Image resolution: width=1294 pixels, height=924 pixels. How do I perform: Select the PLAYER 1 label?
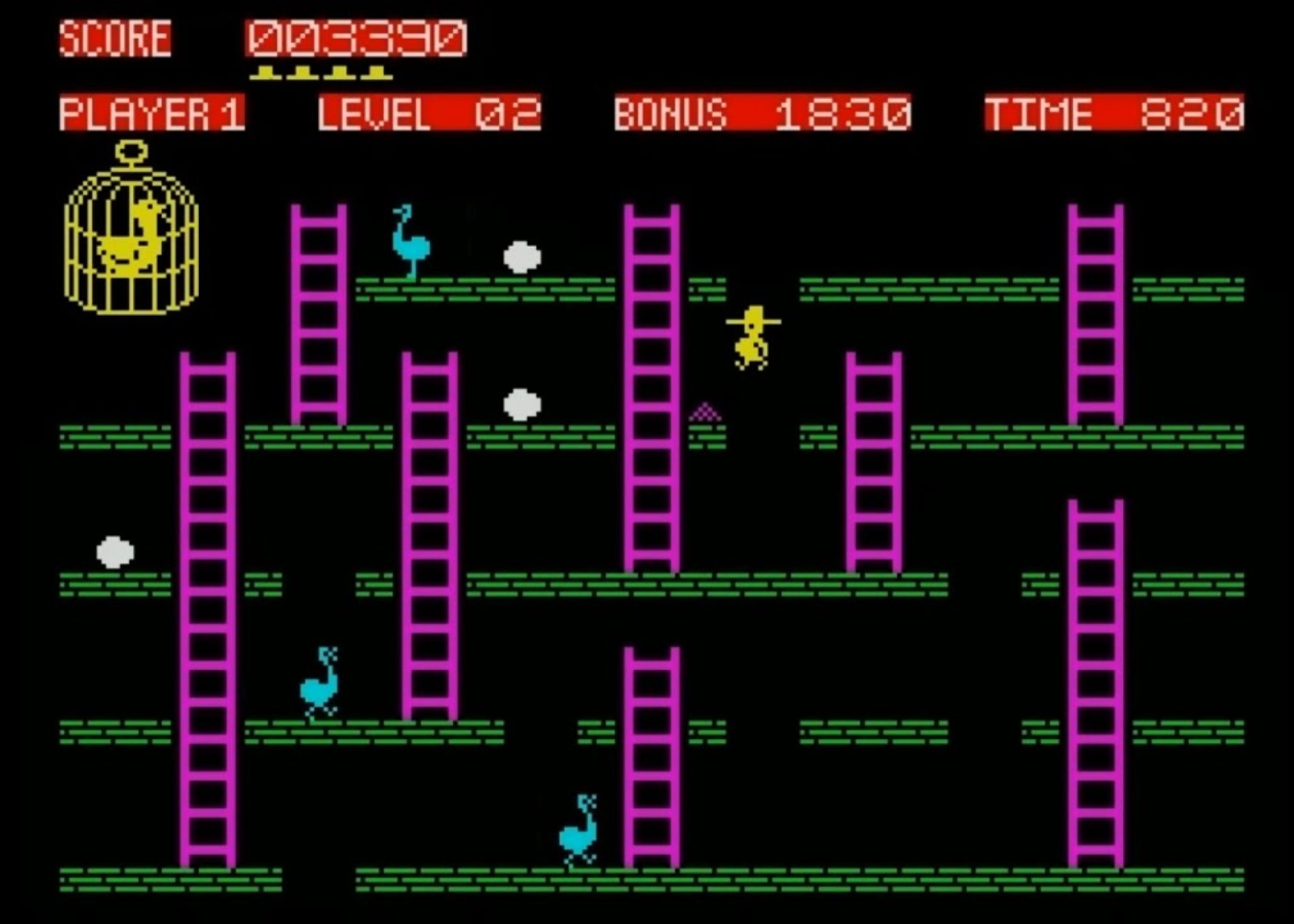[x=151, y=113]
